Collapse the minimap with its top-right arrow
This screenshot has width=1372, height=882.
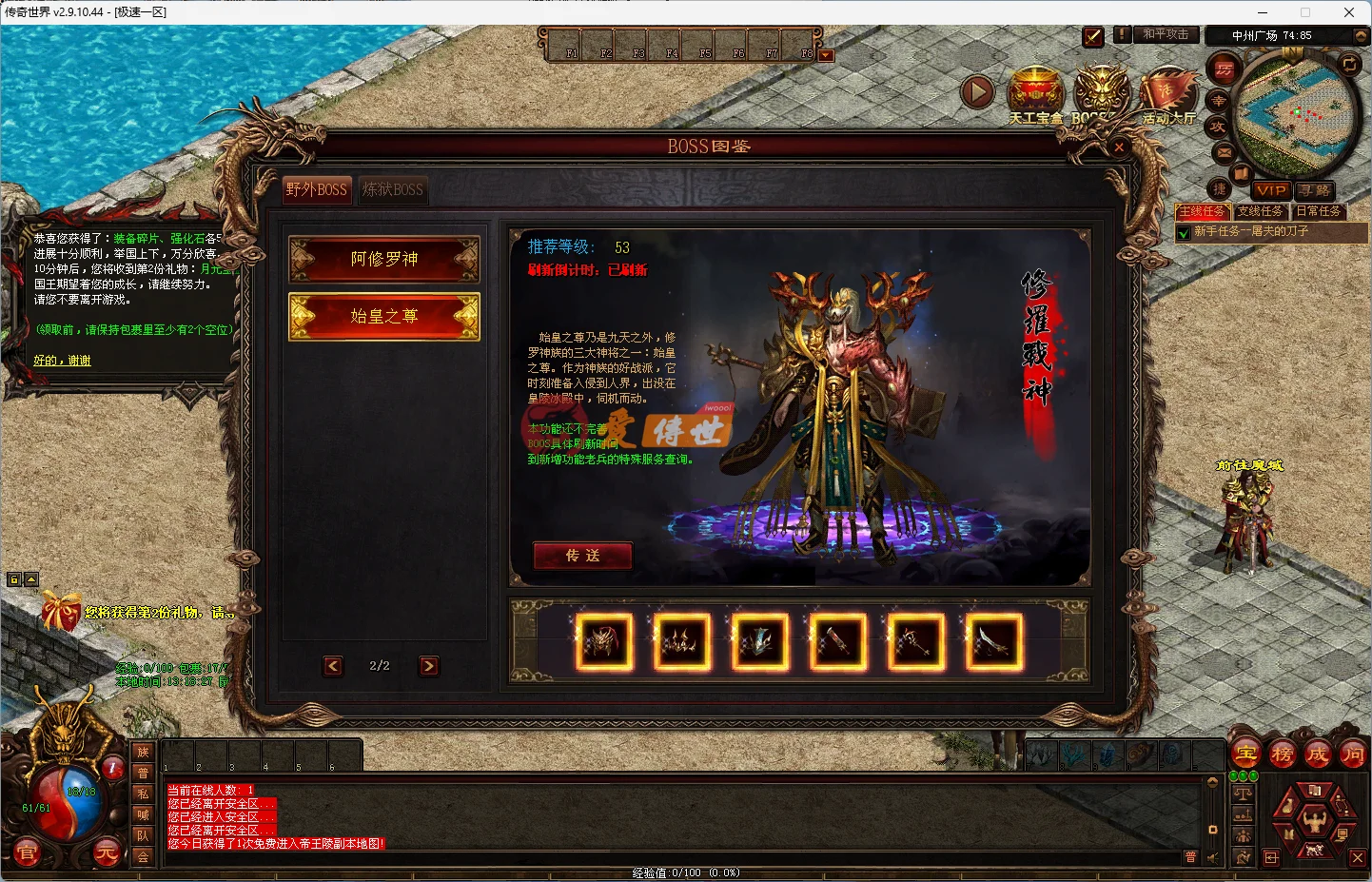point(1360,36)
